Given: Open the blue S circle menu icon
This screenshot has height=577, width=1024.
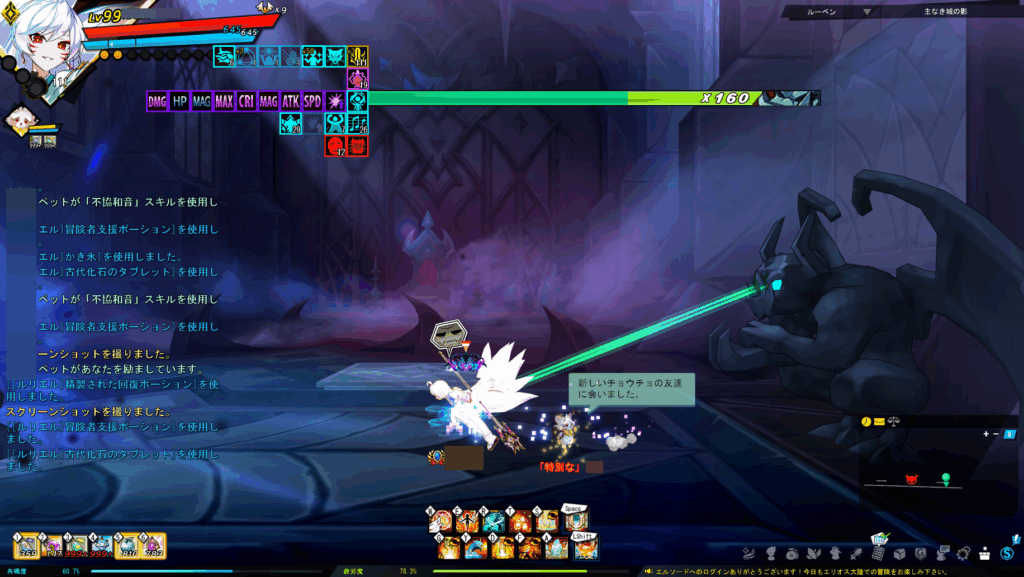Looking at the screenshot, I should [1009, 553].
